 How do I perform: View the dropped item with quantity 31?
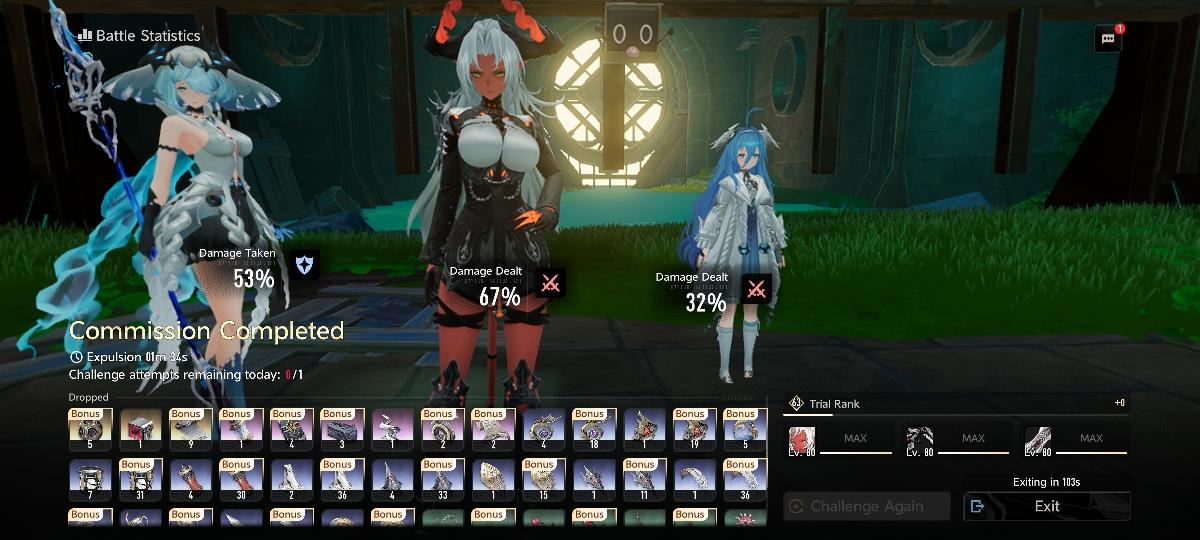(x=141, y=479)
